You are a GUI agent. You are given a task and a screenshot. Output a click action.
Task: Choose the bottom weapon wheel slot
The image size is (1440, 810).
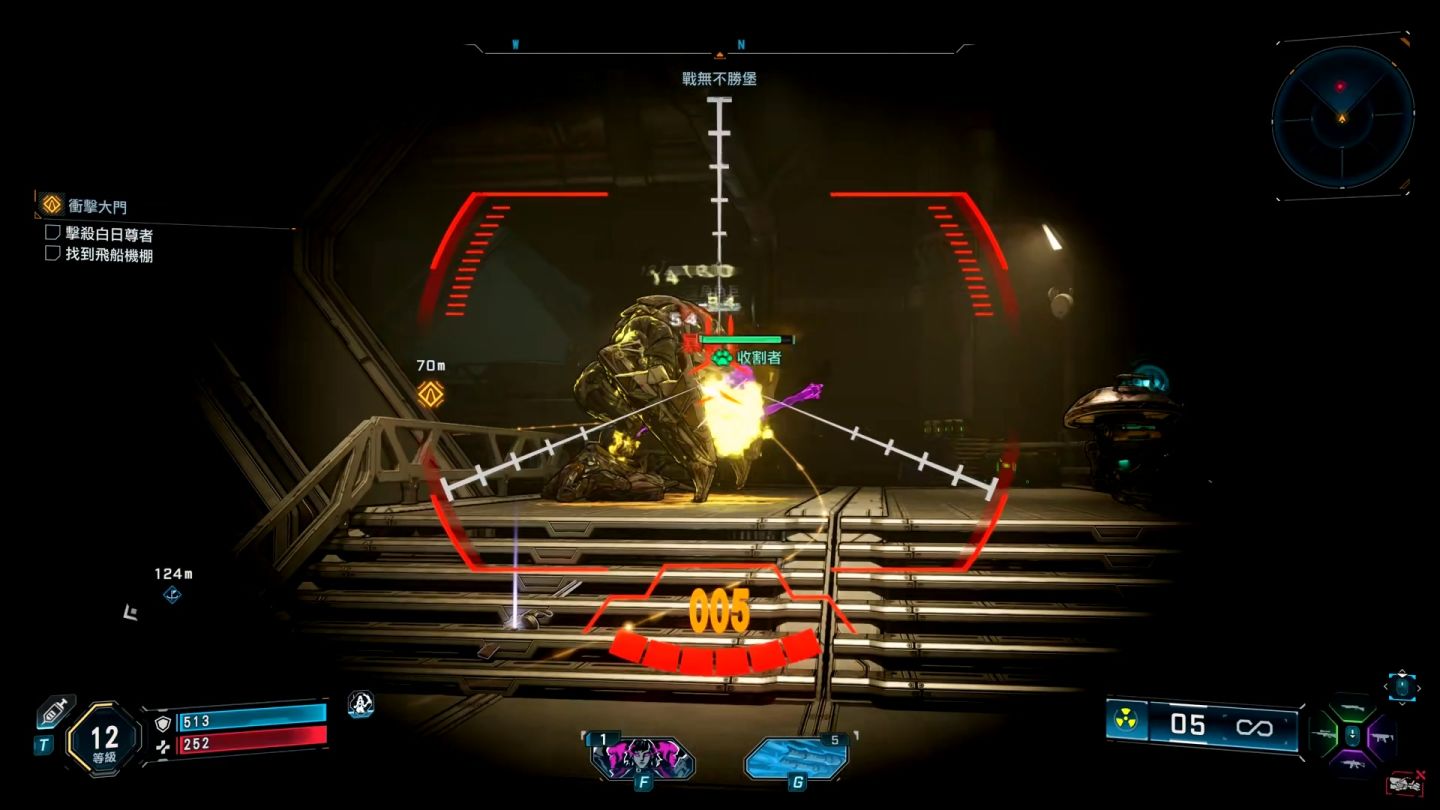[x=1352, y=764]
